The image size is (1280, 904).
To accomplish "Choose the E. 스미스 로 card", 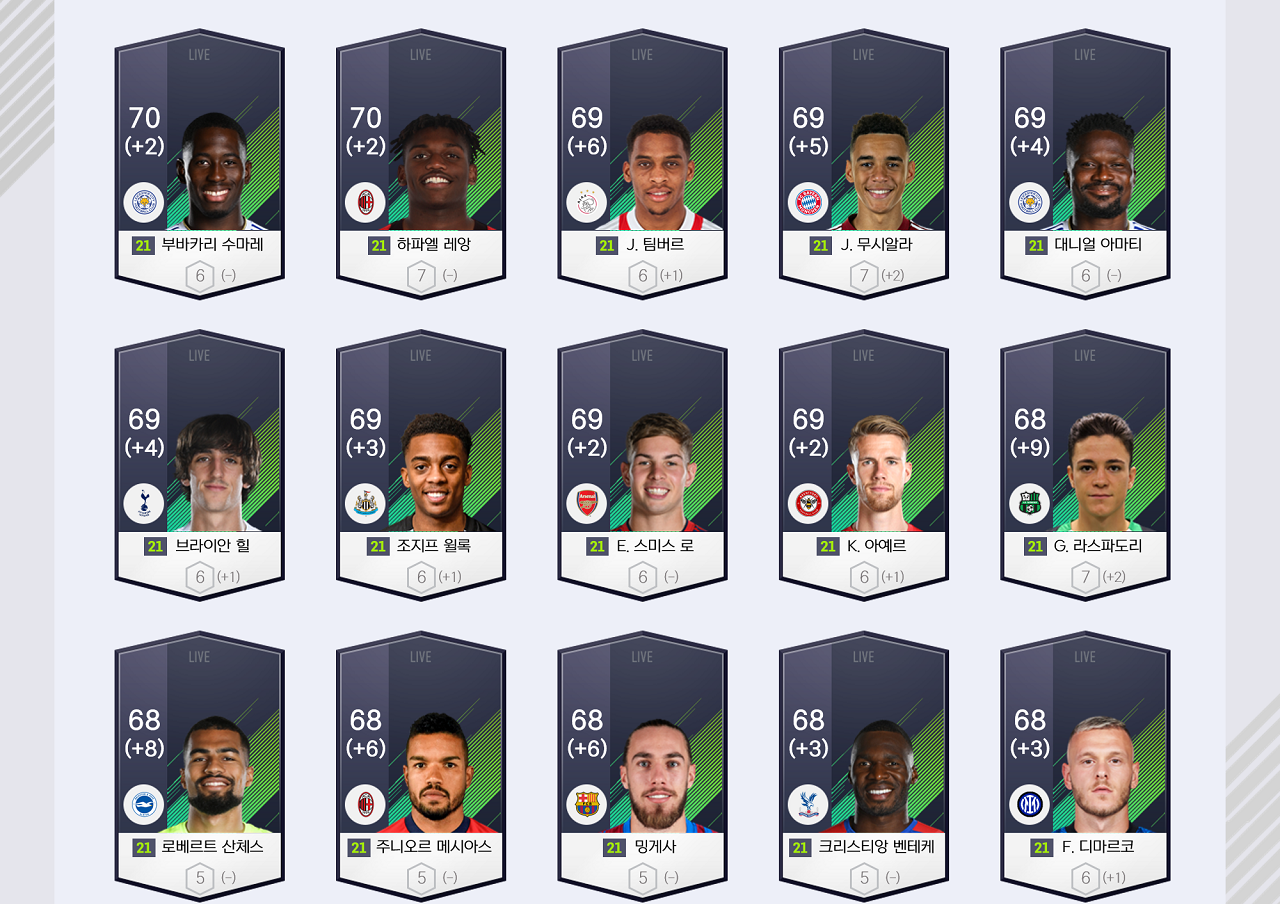I will pos(642,466).
